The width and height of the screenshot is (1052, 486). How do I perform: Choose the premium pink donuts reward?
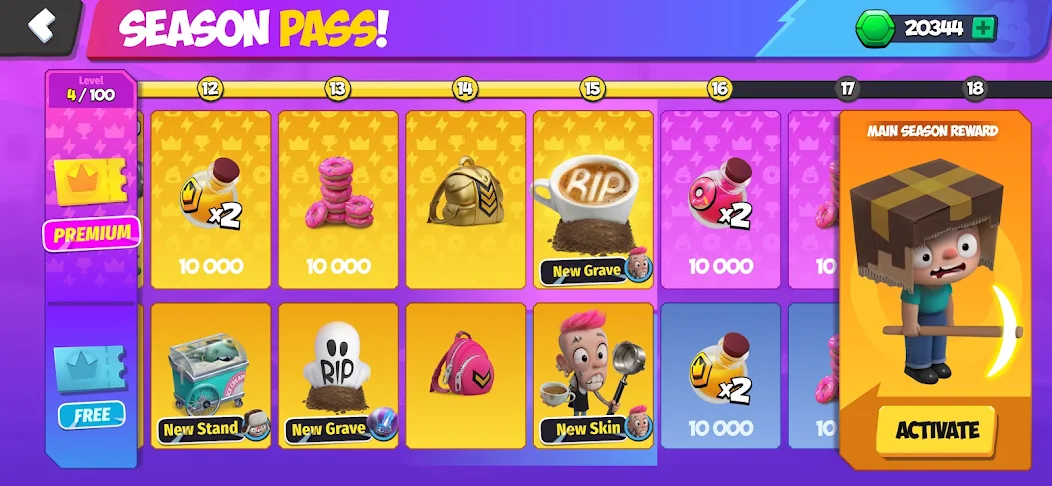[337, 198]
